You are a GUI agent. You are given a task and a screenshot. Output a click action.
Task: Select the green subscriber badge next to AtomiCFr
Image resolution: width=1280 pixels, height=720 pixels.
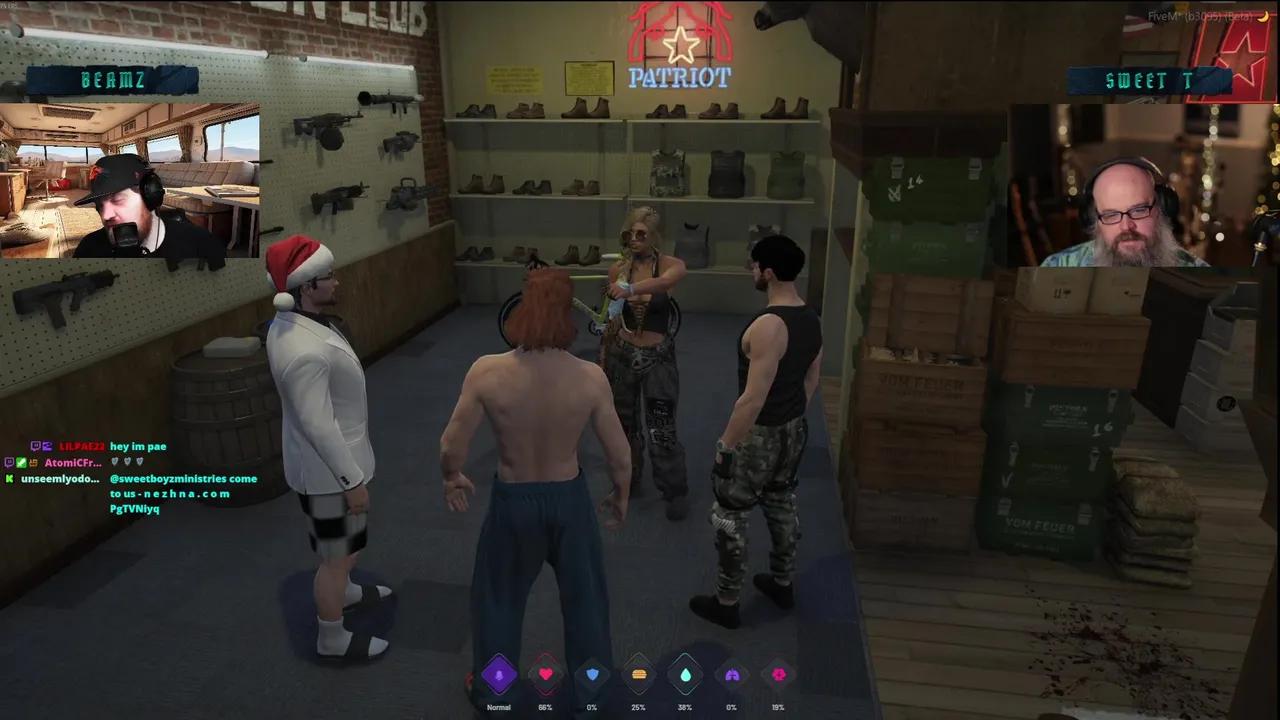(21, 461)
